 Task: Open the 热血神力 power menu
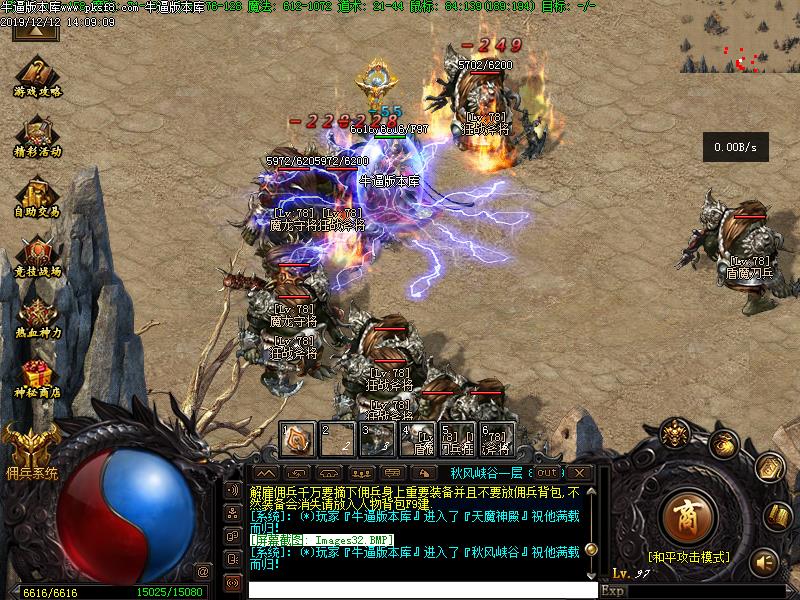point(37,316)
